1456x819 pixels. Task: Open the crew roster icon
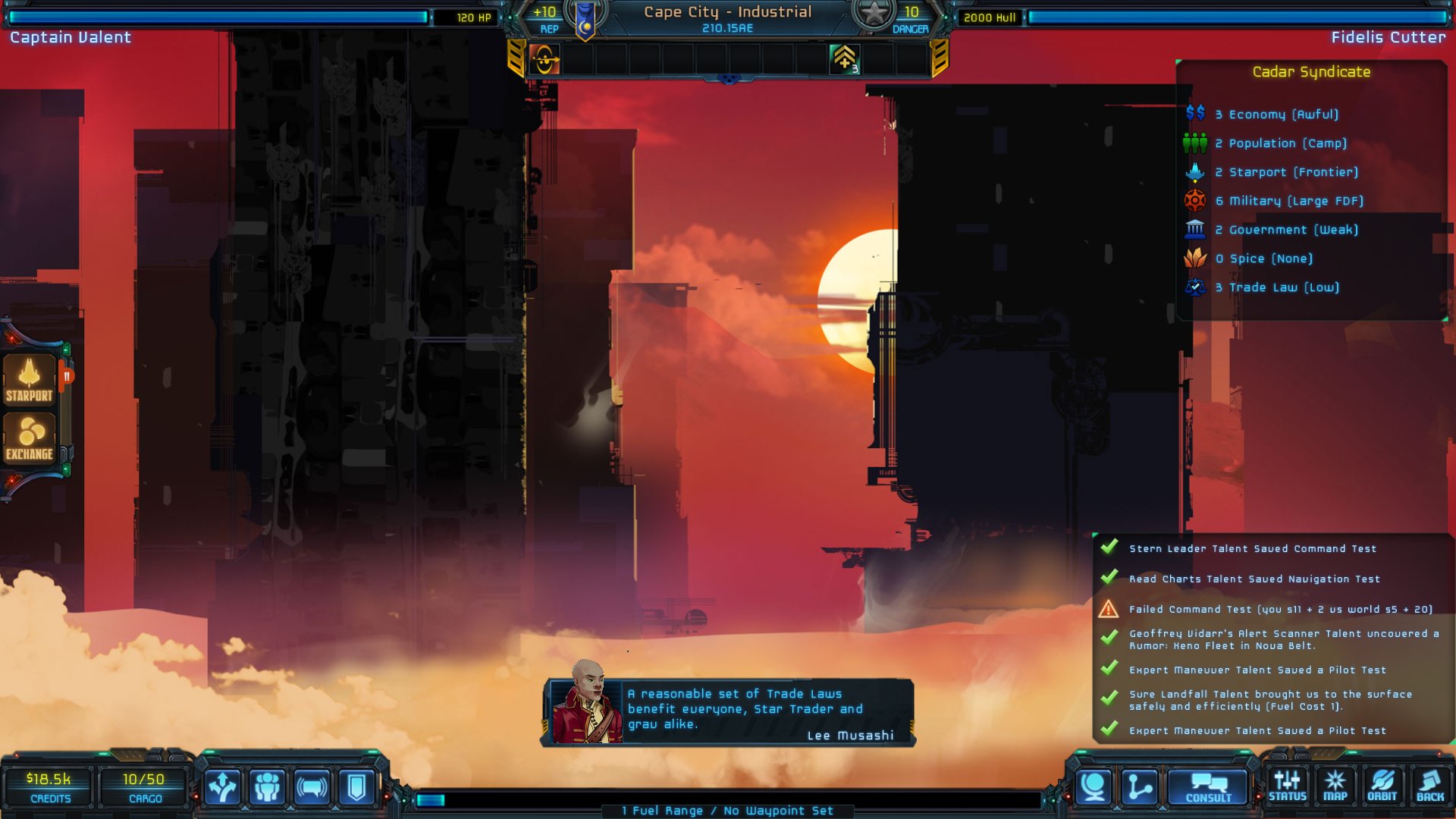pos(266,786)
